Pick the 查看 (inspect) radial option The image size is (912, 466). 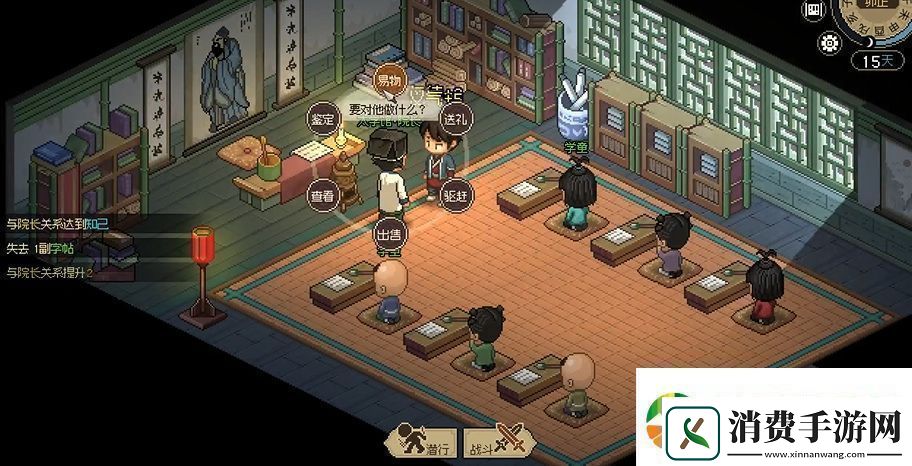322,196
